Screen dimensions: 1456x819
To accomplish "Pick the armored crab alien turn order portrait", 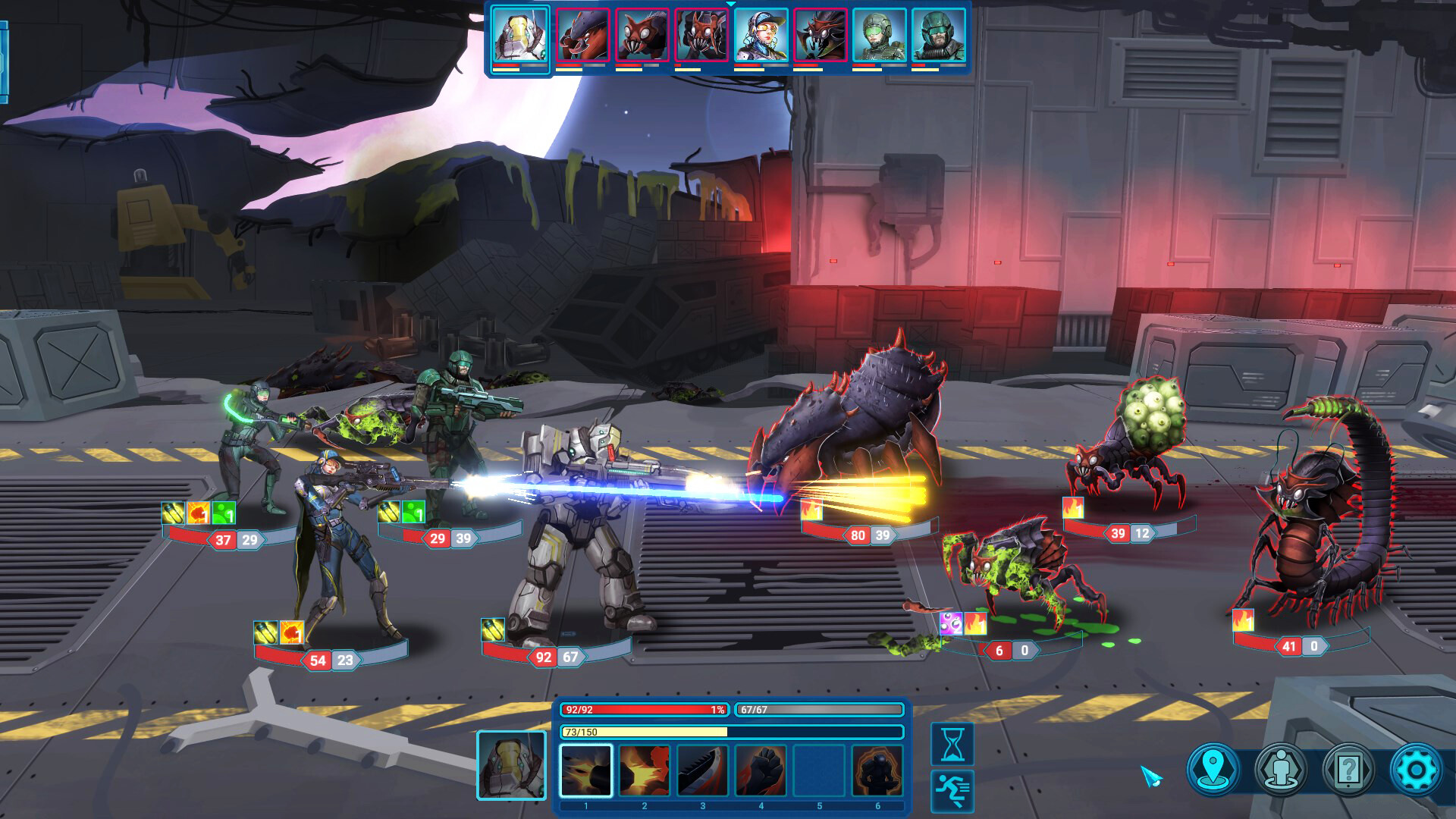I will 582,36.
